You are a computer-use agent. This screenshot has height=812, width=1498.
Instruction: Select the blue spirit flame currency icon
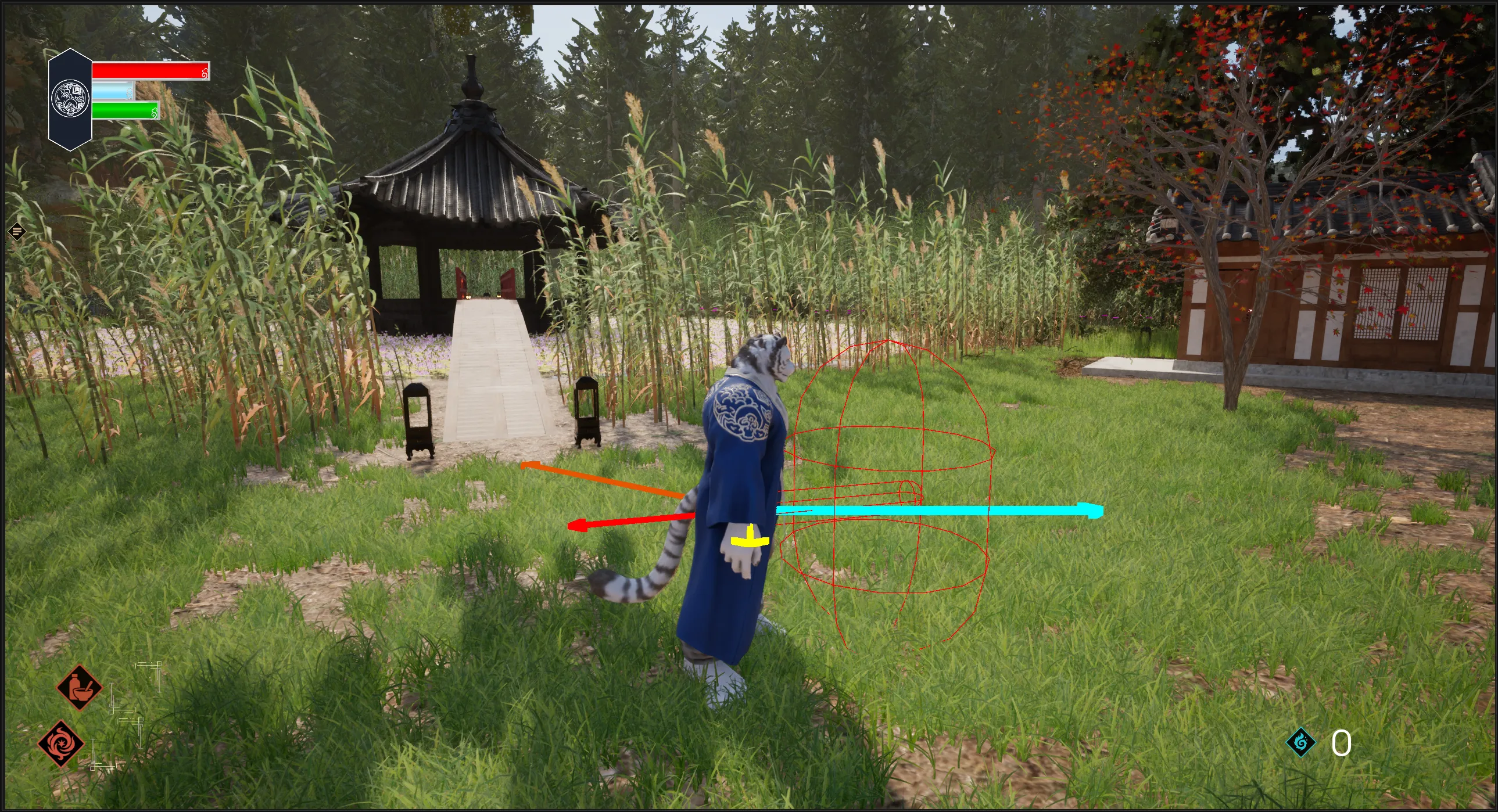[x=1300, y=742]
